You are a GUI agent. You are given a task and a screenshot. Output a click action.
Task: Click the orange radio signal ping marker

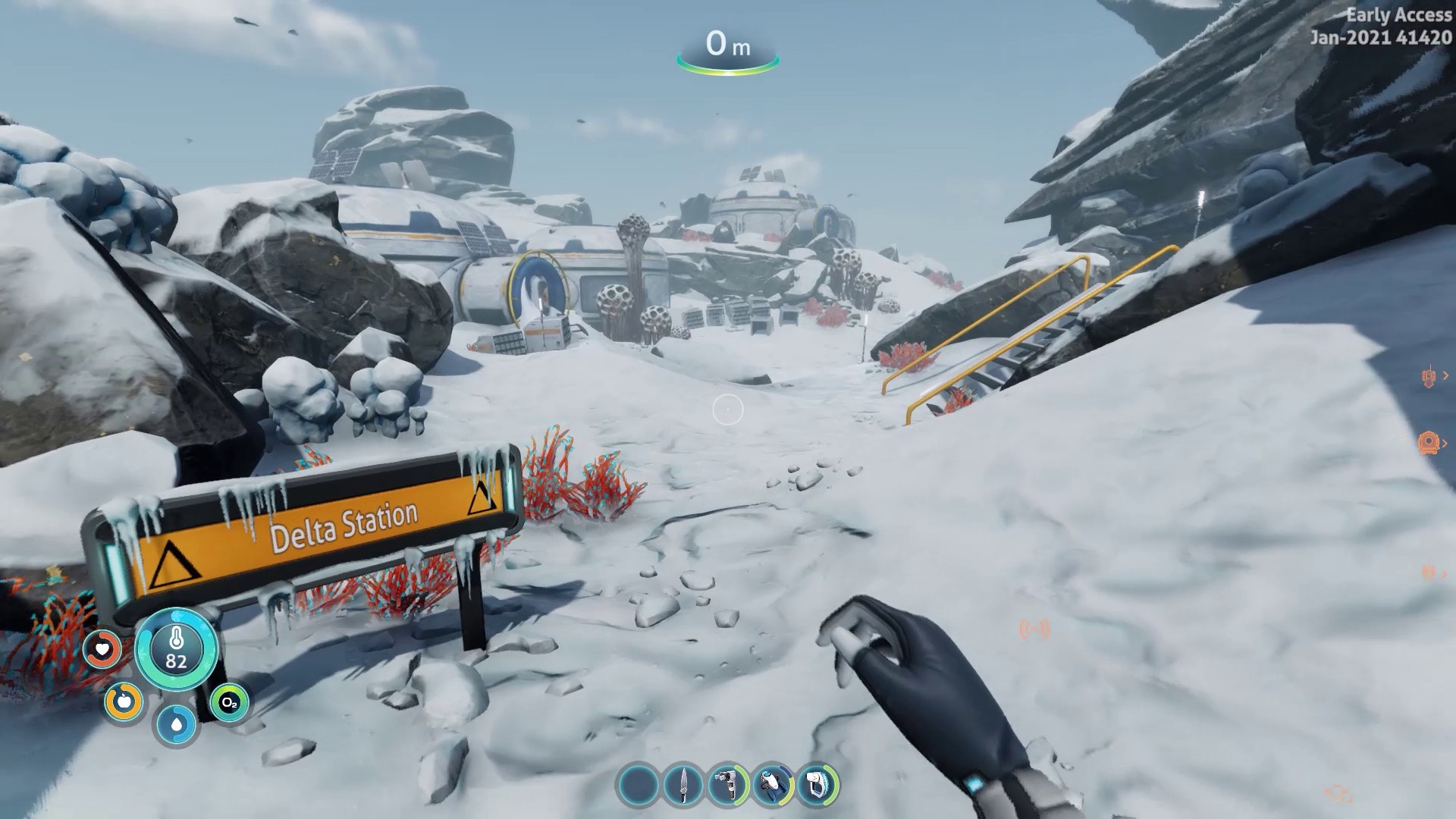(x=1034, y=629)
